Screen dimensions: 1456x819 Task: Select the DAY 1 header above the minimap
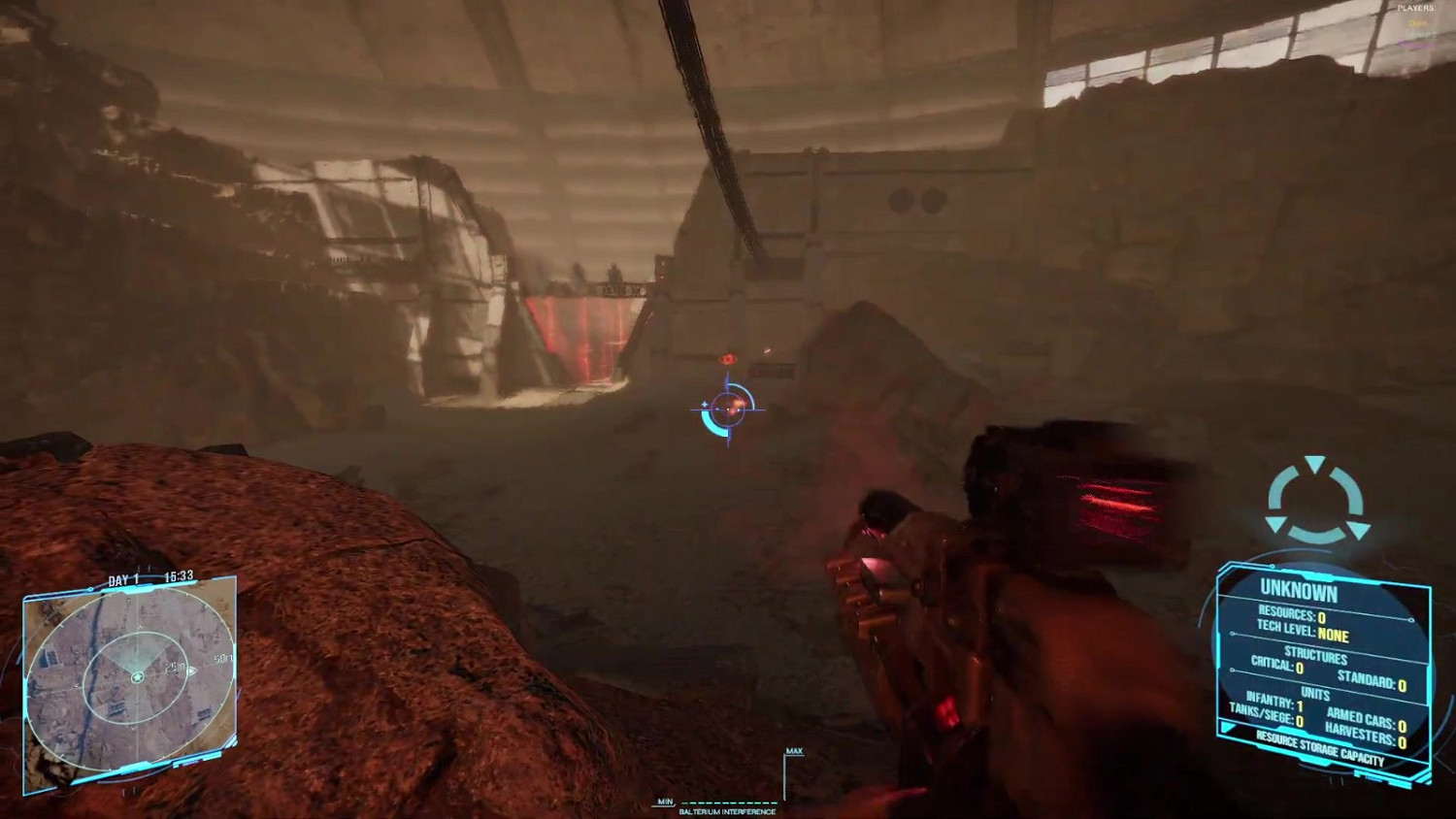click(123, 578)
